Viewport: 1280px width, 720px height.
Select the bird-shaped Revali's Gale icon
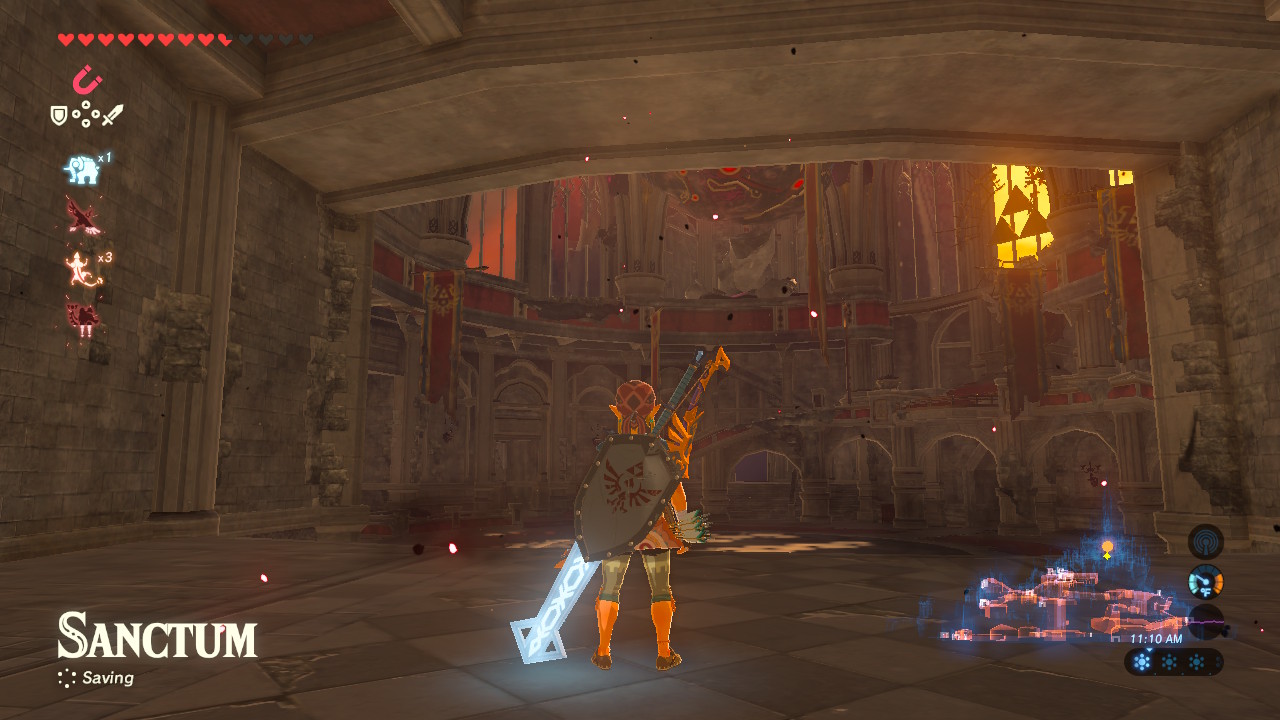(x=82, y=215)
